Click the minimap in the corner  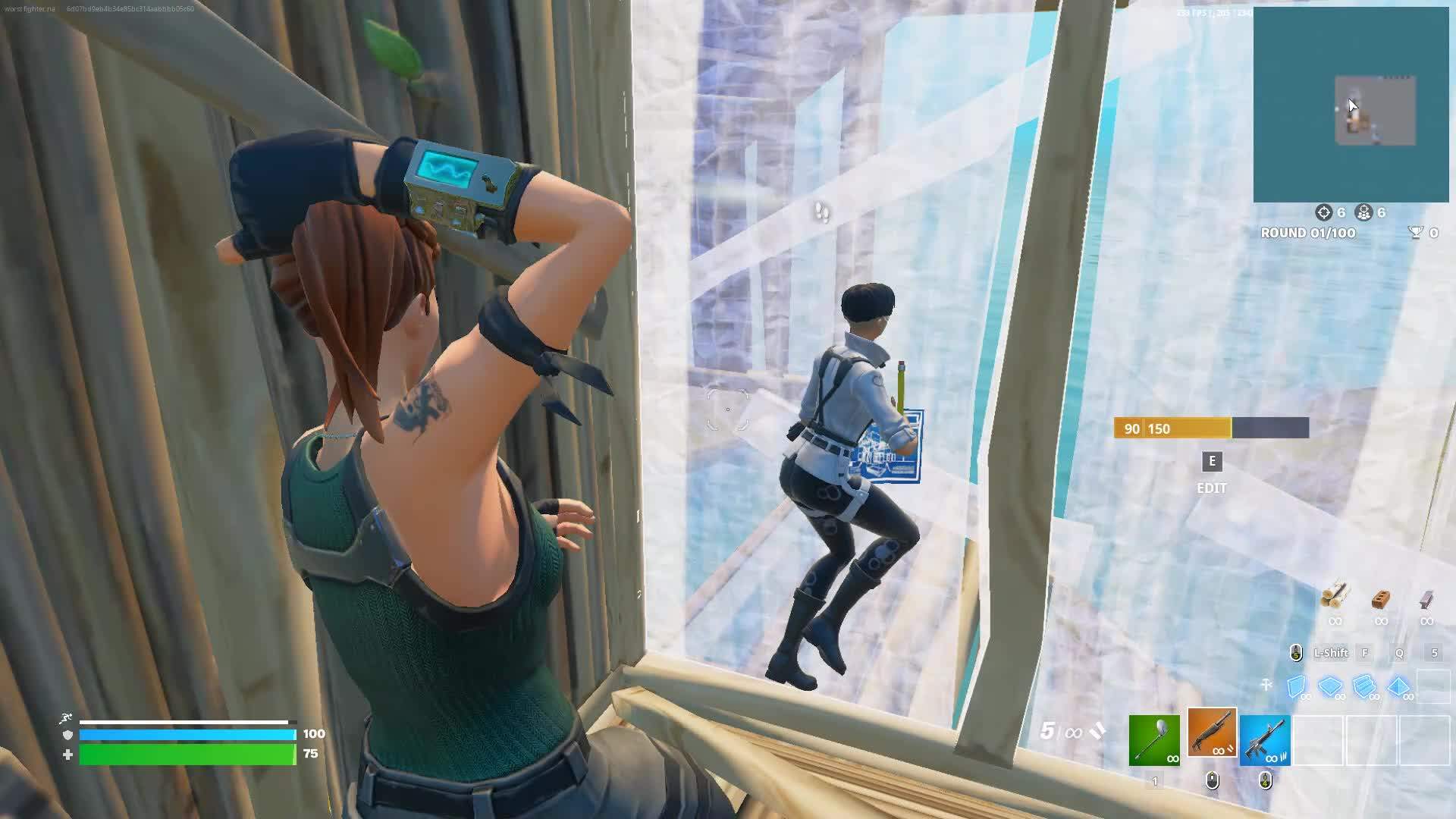click(1351, 105)
